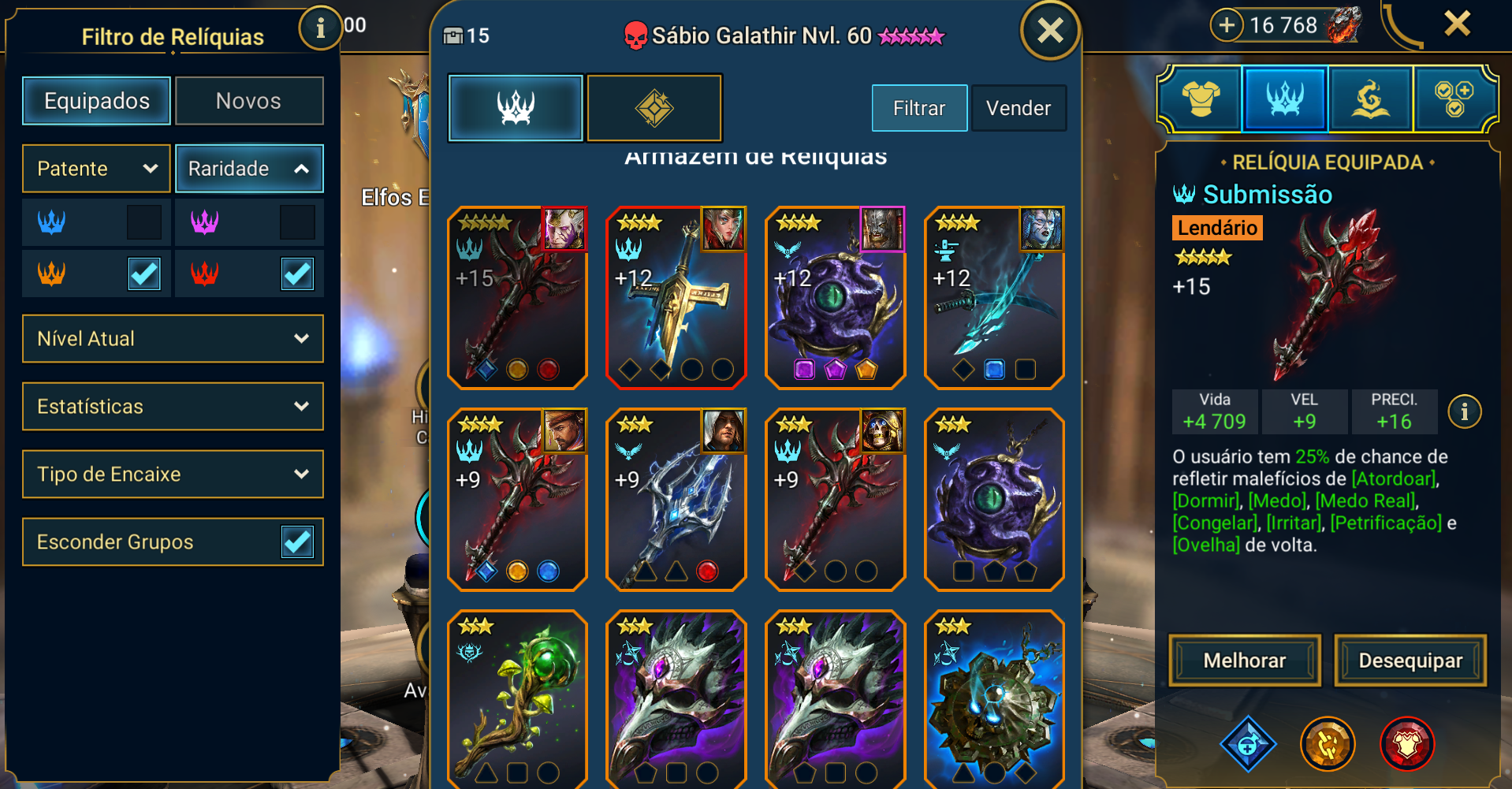Open the Vender option
The width and height of the screenshot is (1512, 789).
point(1019,108)
